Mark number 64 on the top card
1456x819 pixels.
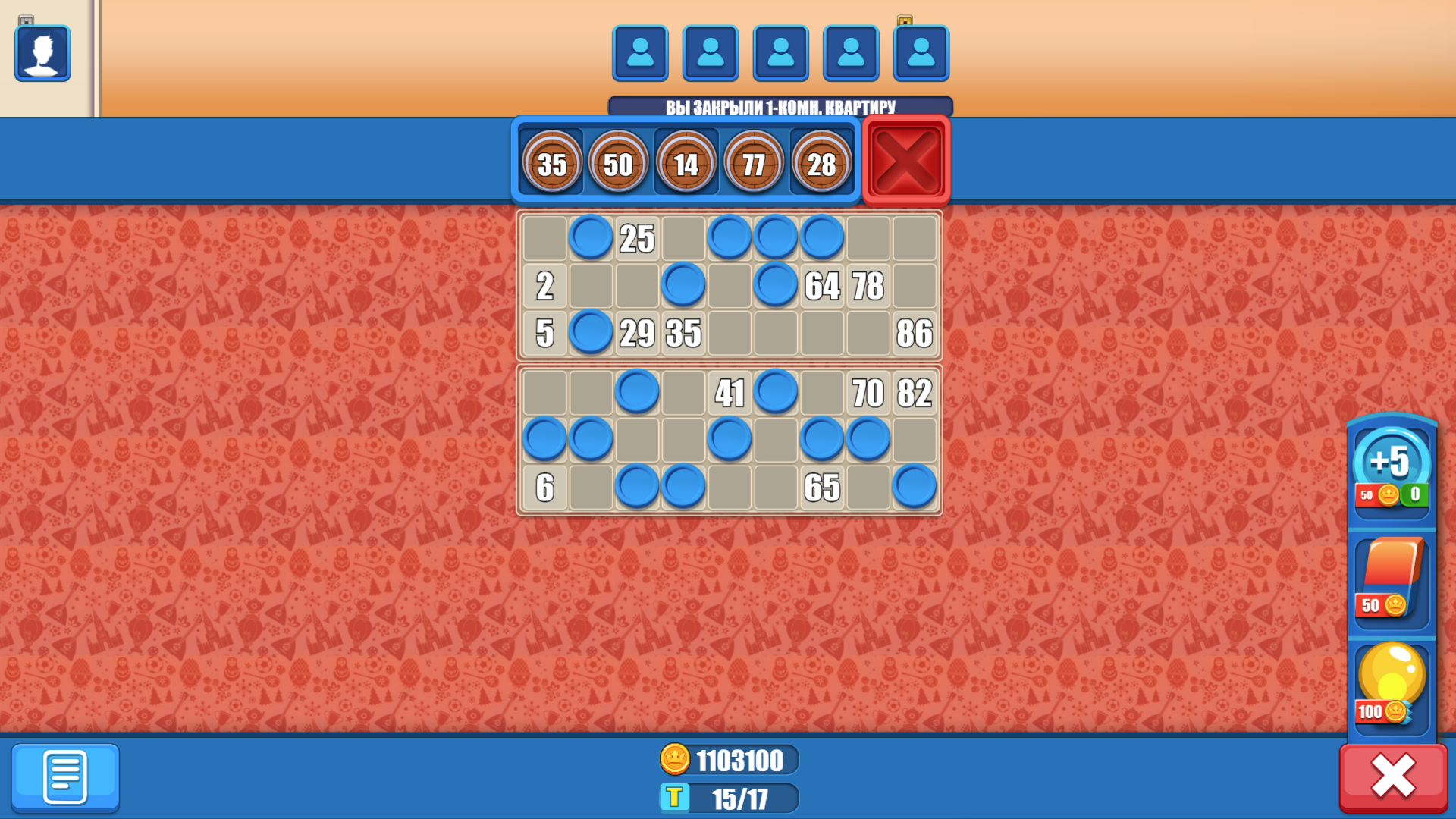pos(823,286)
